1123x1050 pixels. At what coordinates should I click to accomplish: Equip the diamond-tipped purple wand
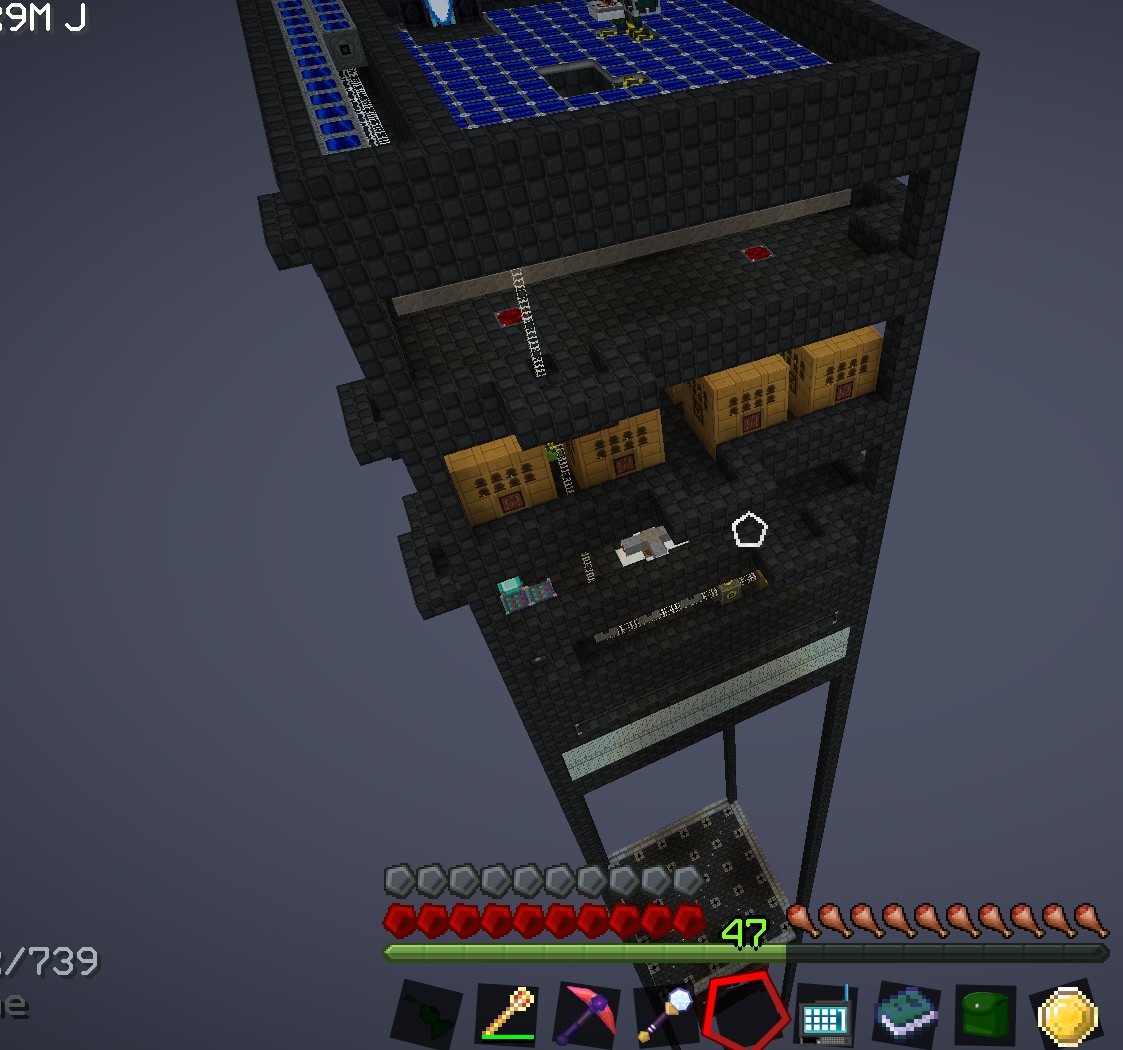click(665, 1012)
